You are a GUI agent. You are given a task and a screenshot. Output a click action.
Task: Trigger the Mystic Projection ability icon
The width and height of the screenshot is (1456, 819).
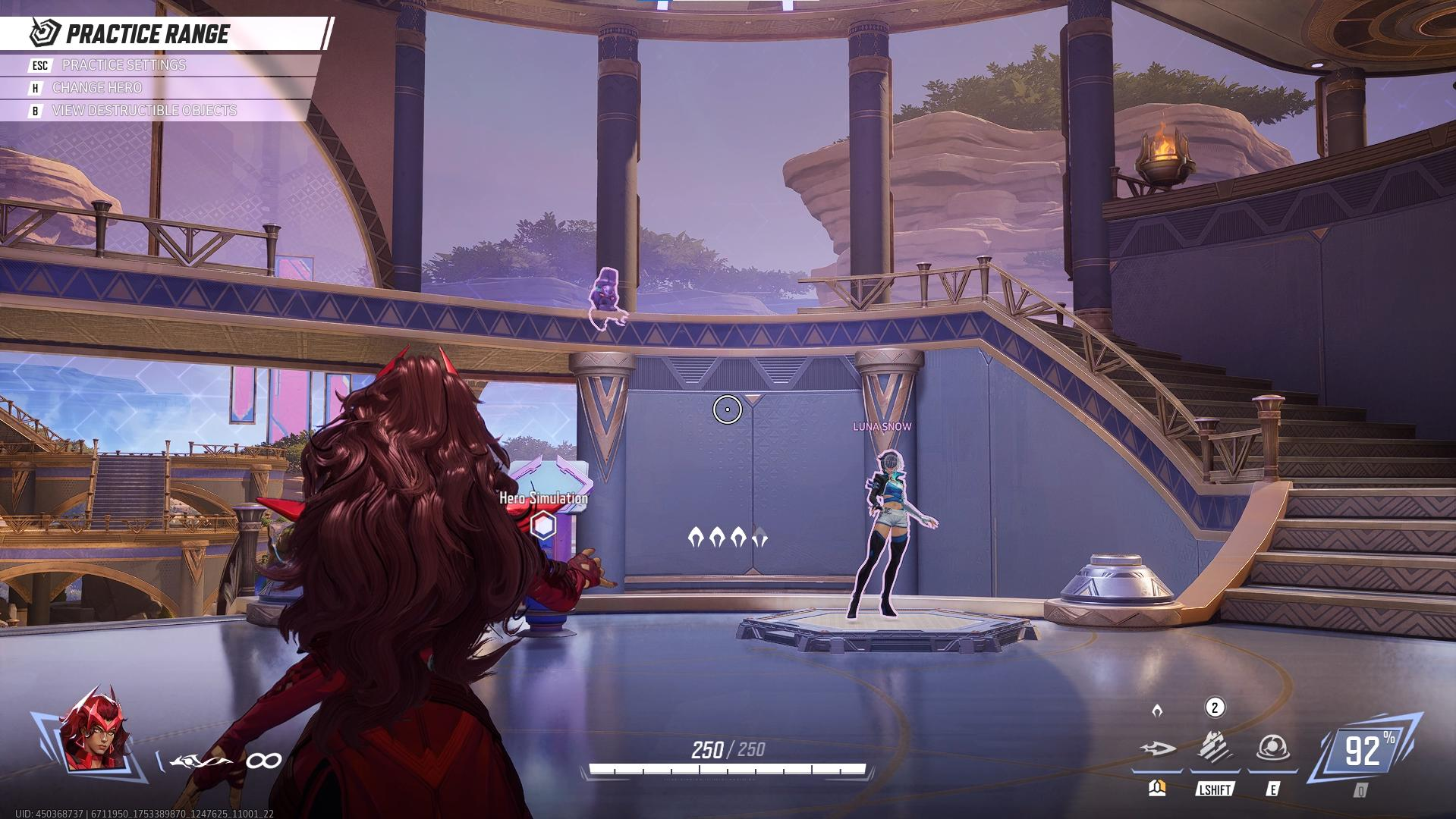pyautogui.click(x=1215, y=748)
